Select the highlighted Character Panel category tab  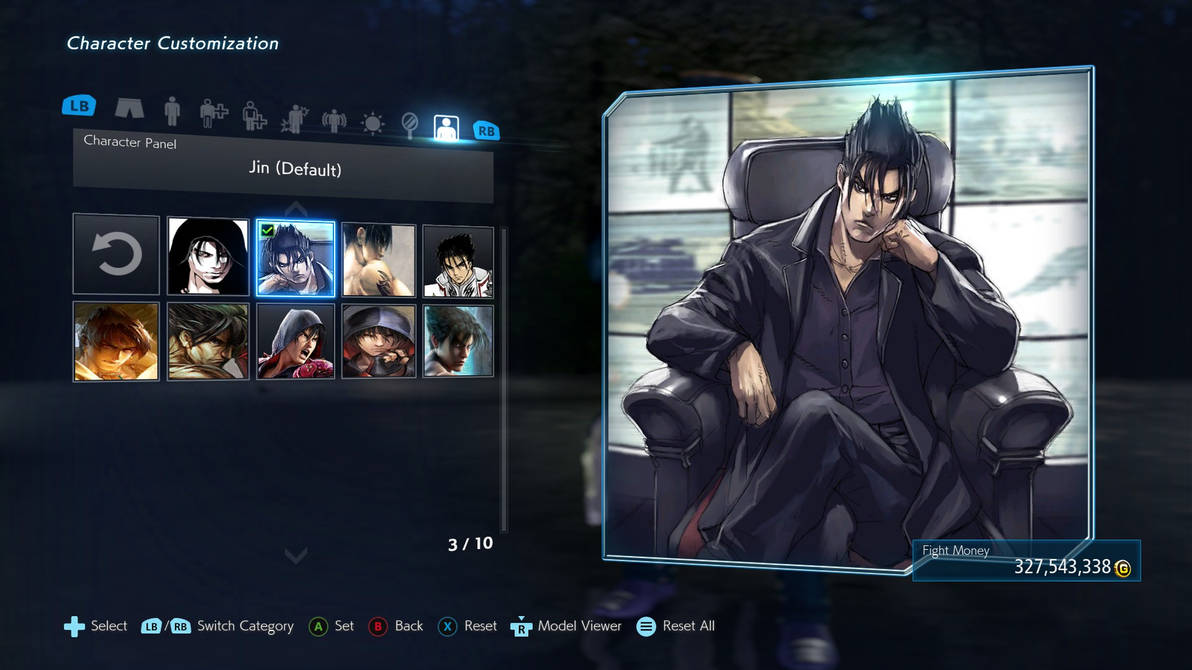446,128
